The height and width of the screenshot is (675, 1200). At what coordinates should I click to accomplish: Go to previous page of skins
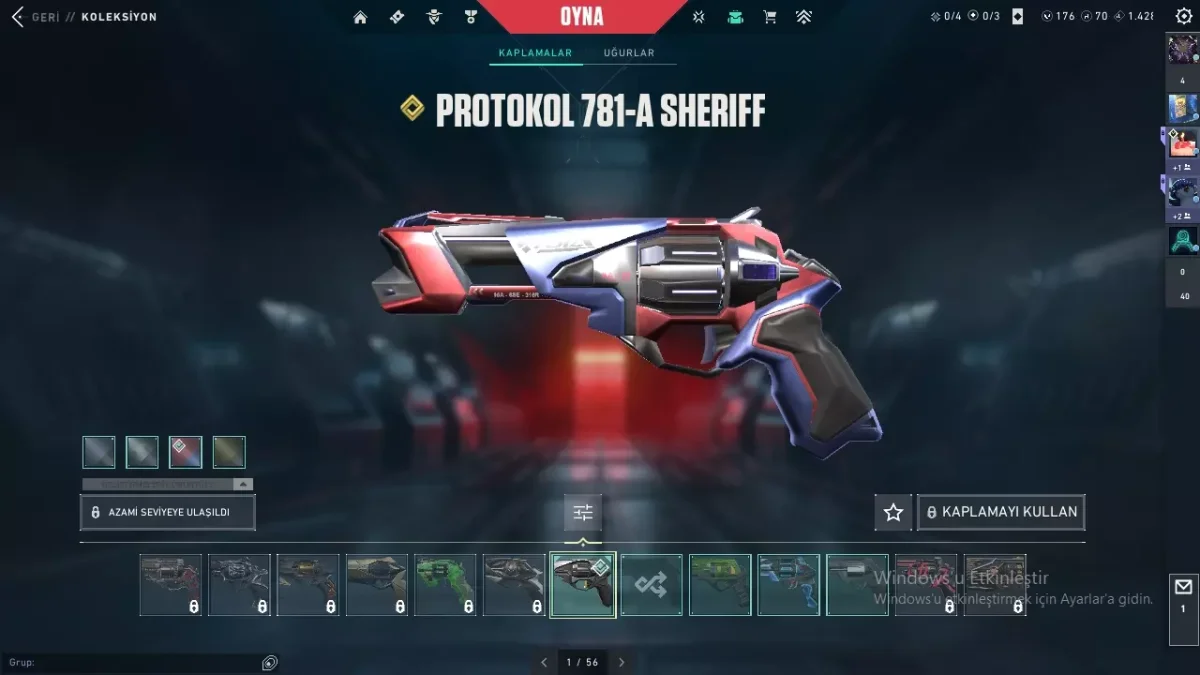544,662
